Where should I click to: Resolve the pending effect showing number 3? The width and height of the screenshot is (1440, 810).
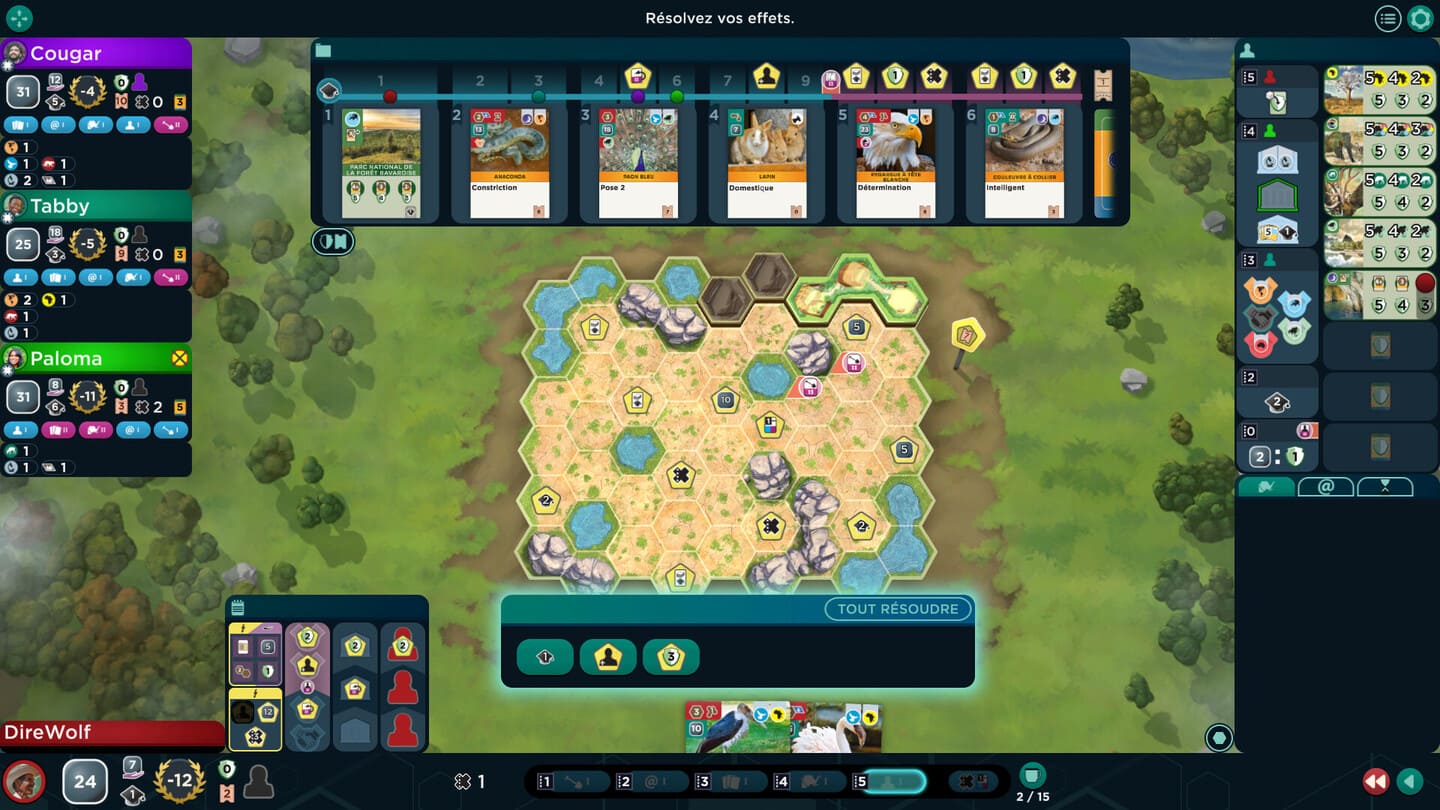(671, 657)
